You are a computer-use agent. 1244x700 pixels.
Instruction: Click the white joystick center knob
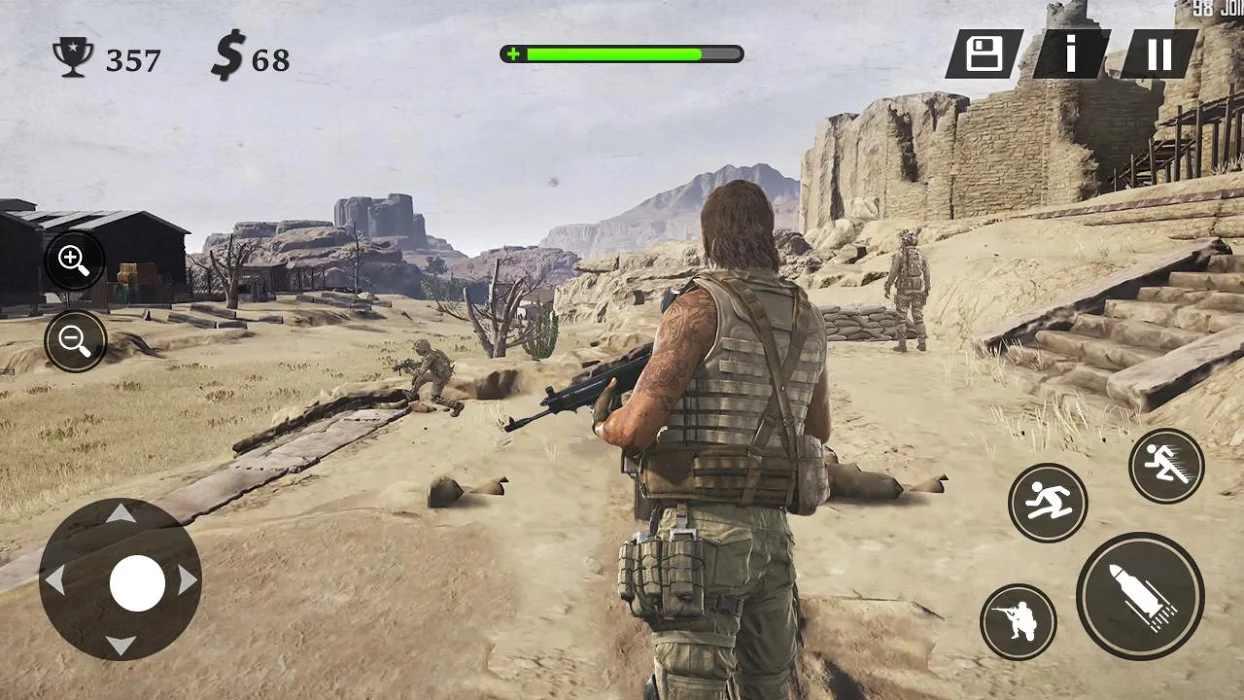[137, 583]
